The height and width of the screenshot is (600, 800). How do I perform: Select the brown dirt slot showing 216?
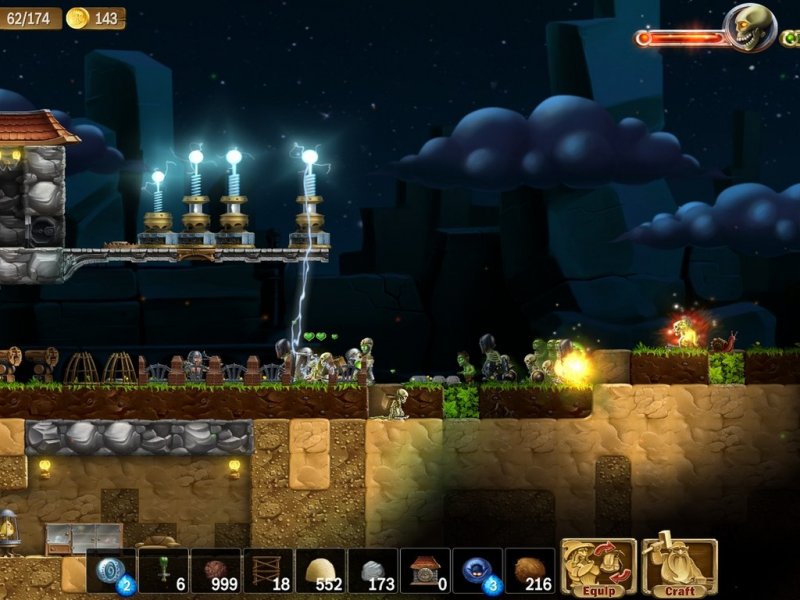(x=529, y=571)
